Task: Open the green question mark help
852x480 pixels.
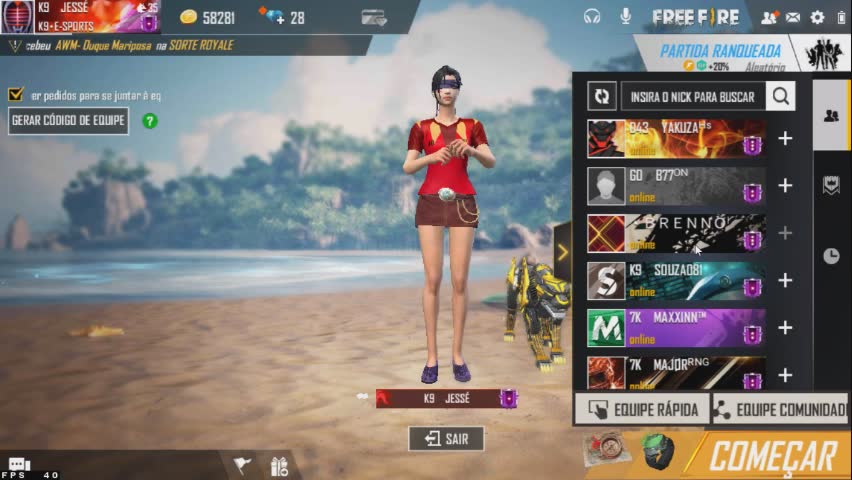Action: point(150,121)
